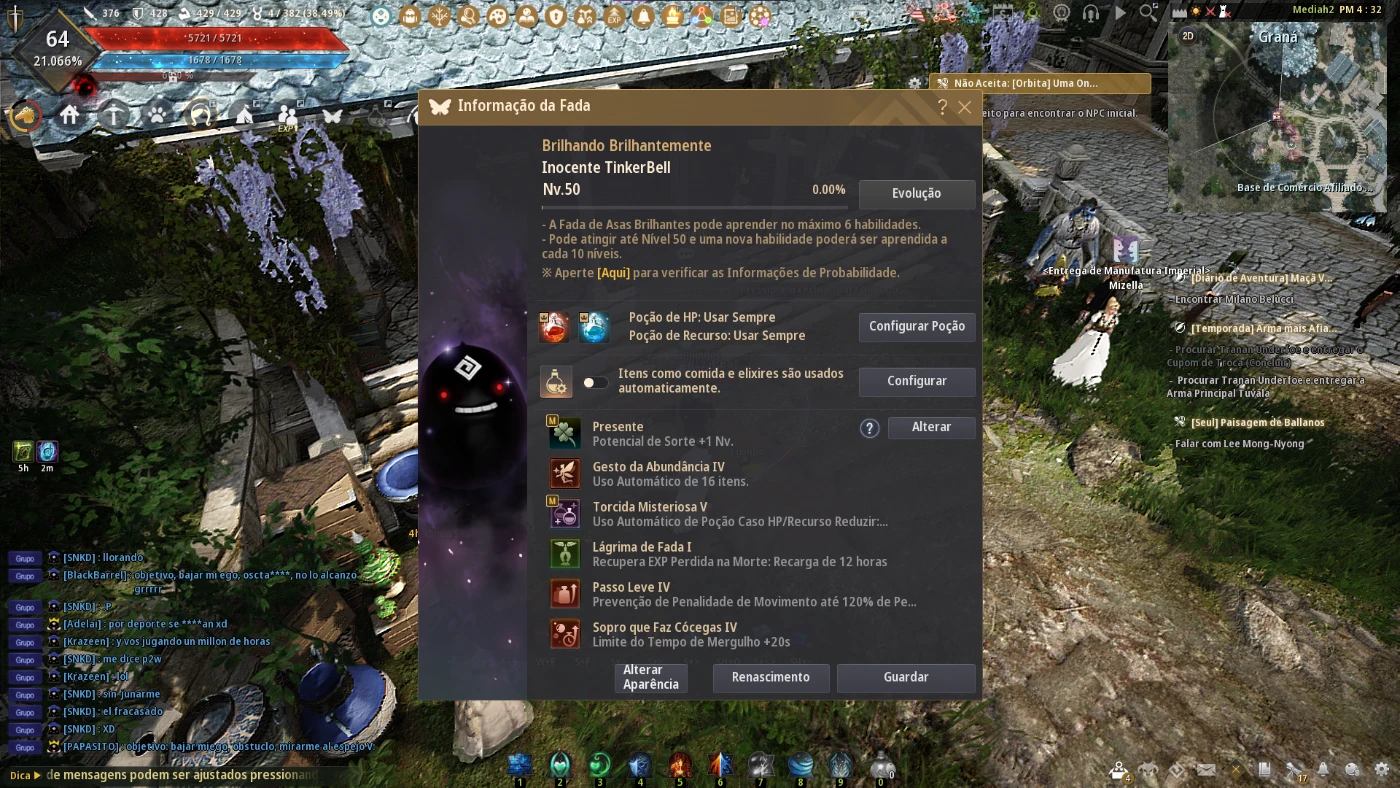Viewport: 1400px width, 788px height.
Task: Open the Alterar Aparência option
Action: [x=650, y=677]
